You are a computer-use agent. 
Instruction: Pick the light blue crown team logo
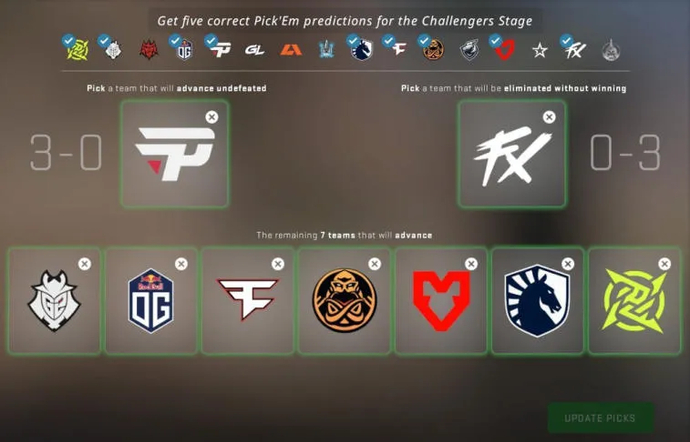[x=327, y=49]
